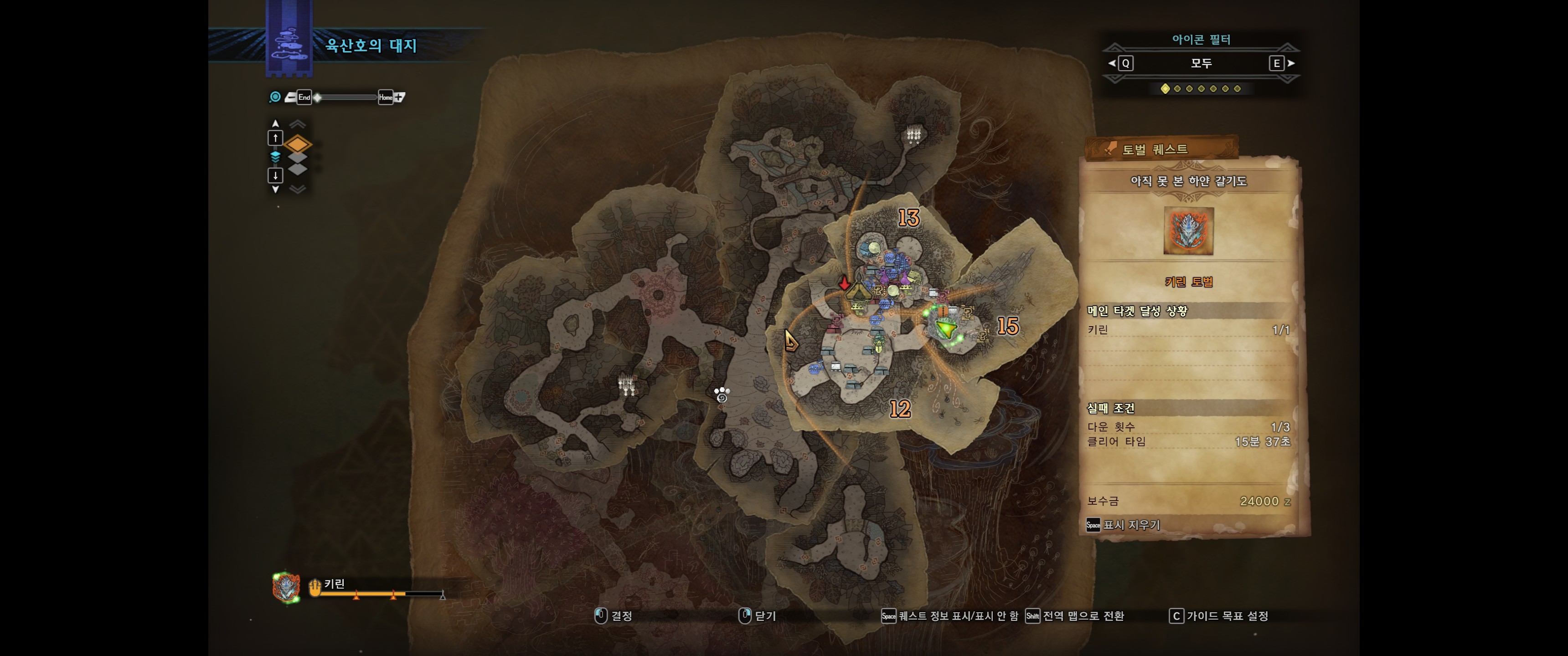Viewport: 1568px width, 656px height.
Task: Click the area 15 map label
Action: point(1007,327)
